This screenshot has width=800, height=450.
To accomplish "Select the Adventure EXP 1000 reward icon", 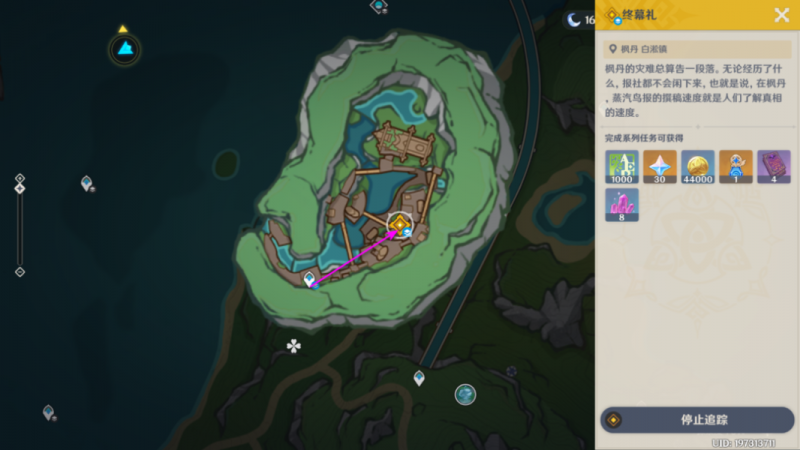I will coord(621,167).
